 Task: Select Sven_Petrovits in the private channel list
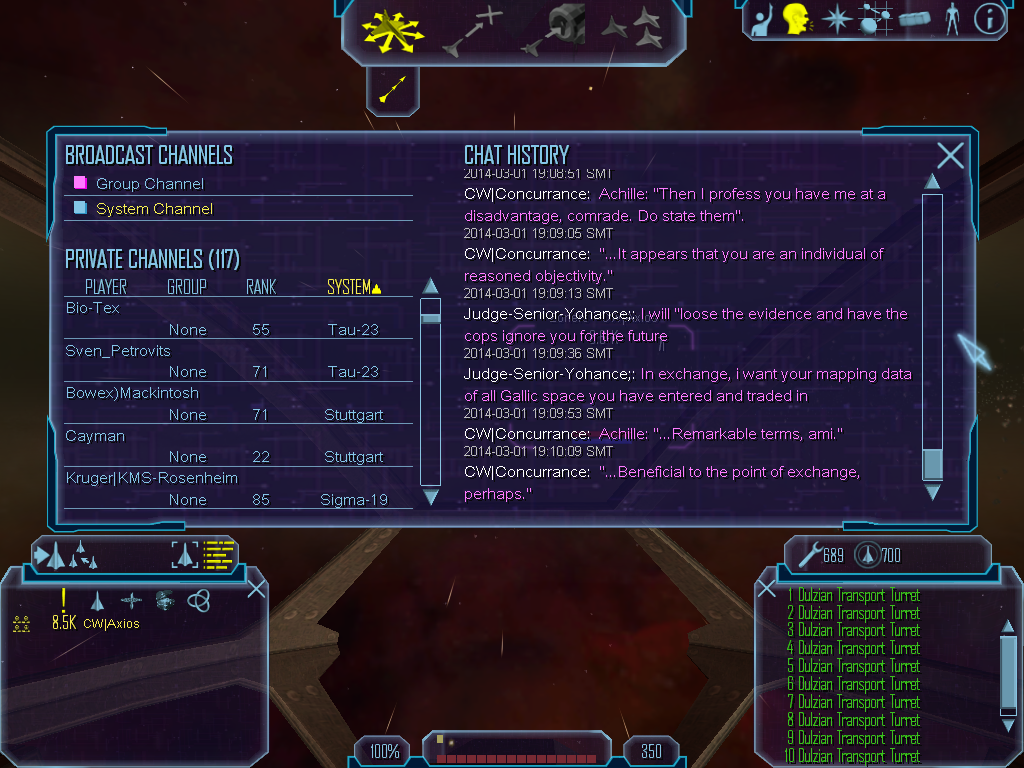[x=118, y=351]
